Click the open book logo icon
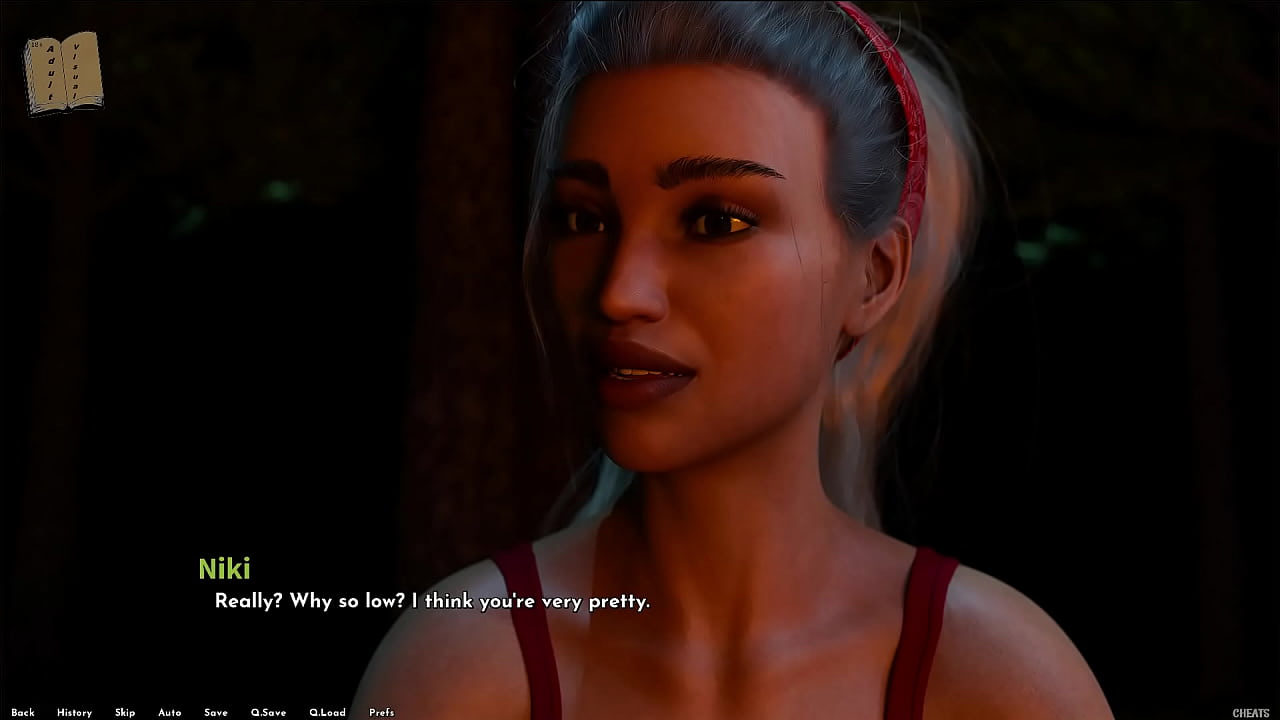This screenshot has width=1280, height=720. (63, 72)
